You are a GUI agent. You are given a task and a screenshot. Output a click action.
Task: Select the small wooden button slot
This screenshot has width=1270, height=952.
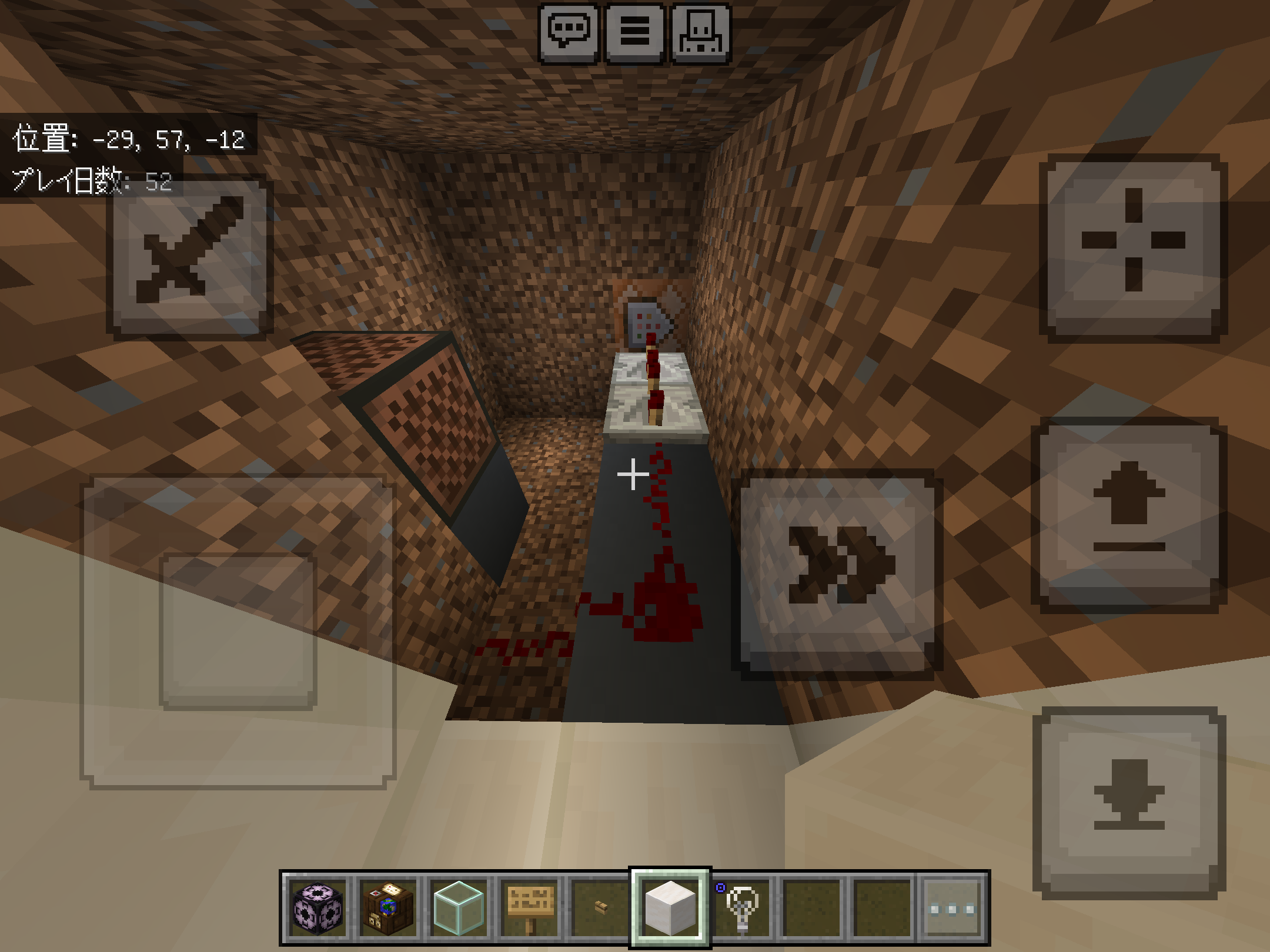pos(600,909)
